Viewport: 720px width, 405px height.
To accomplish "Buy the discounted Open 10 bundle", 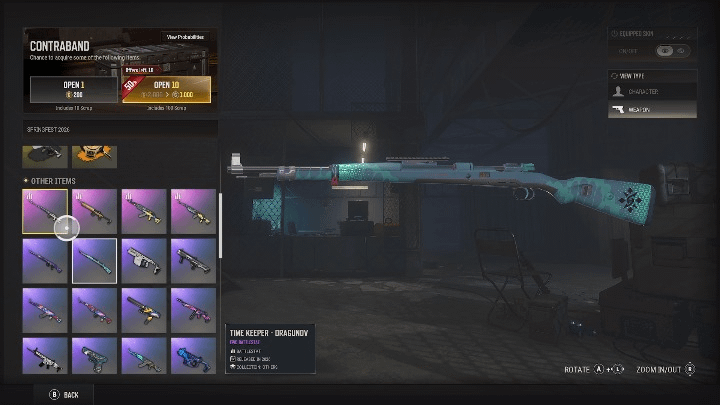I will click(x=168, y=90).
